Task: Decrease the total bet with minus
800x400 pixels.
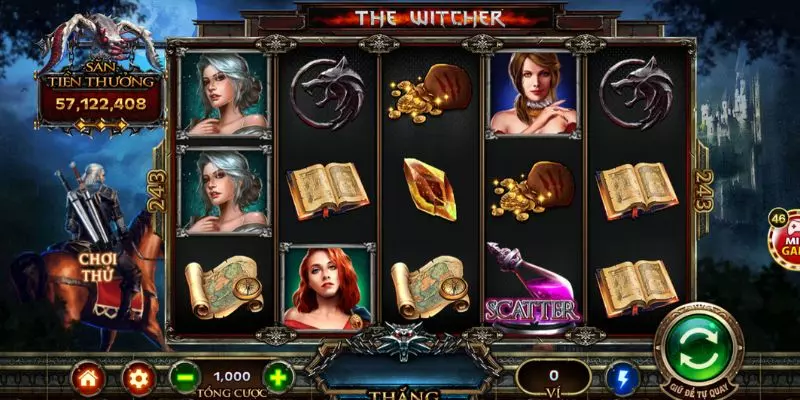Action: pos(183,378)
